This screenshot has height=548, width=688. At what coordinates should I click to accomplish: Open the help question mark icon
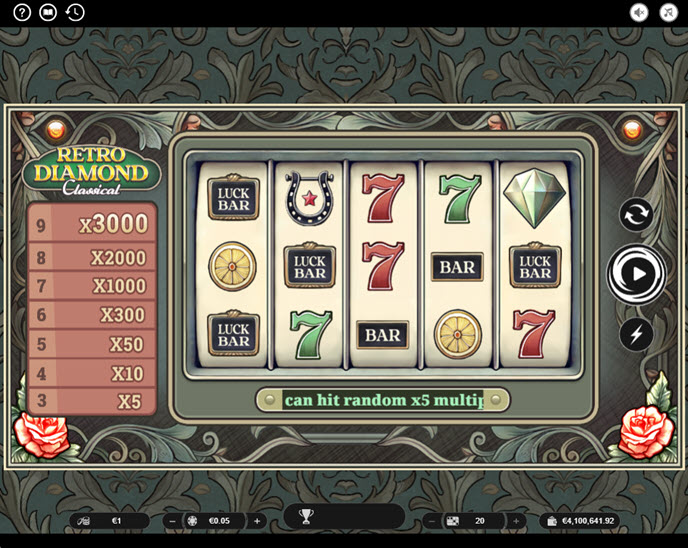22,13
